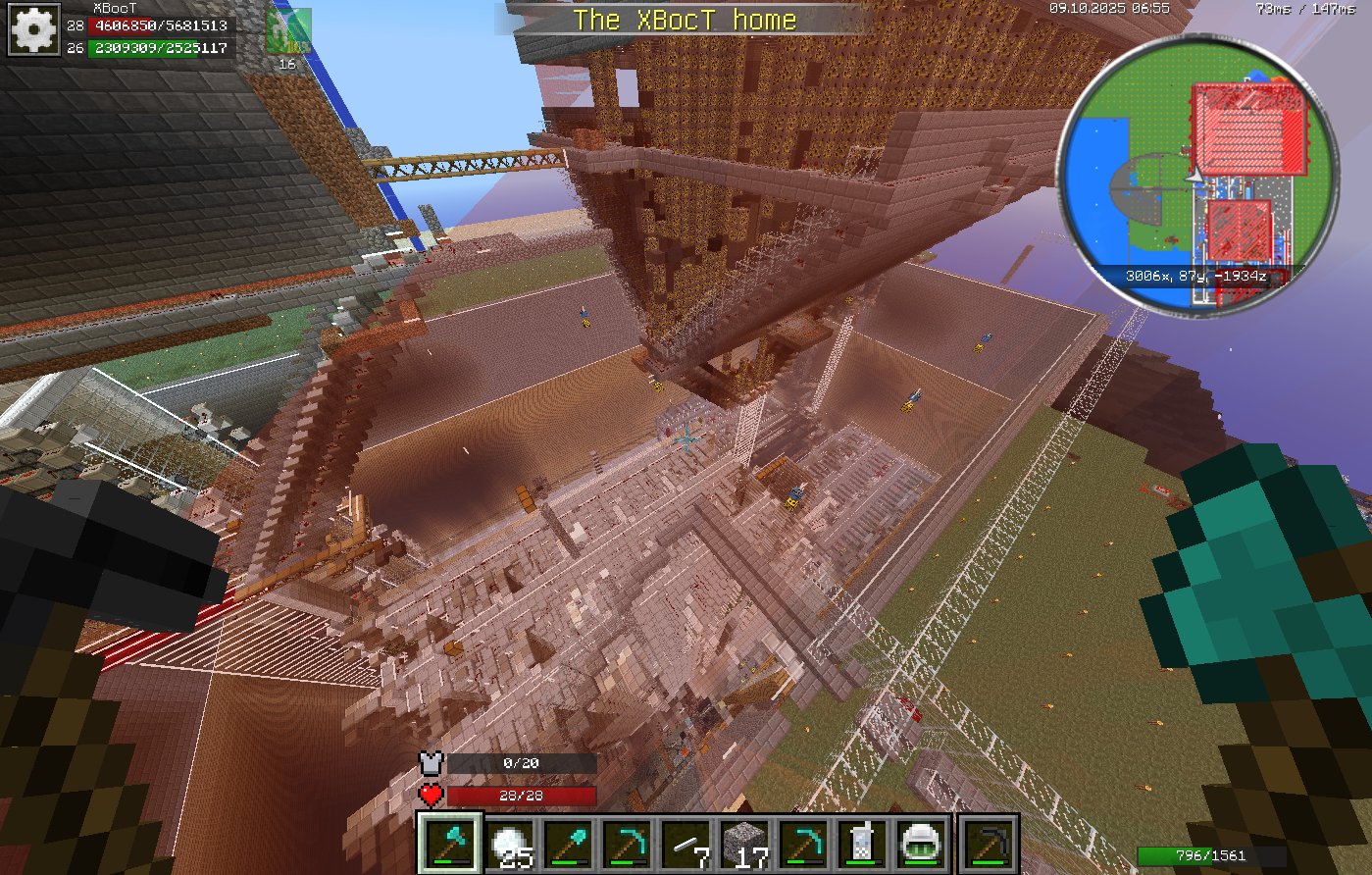1372x875 pixels.
Task: Select the snowball stack of 25
Action: (x=511, y=844)
